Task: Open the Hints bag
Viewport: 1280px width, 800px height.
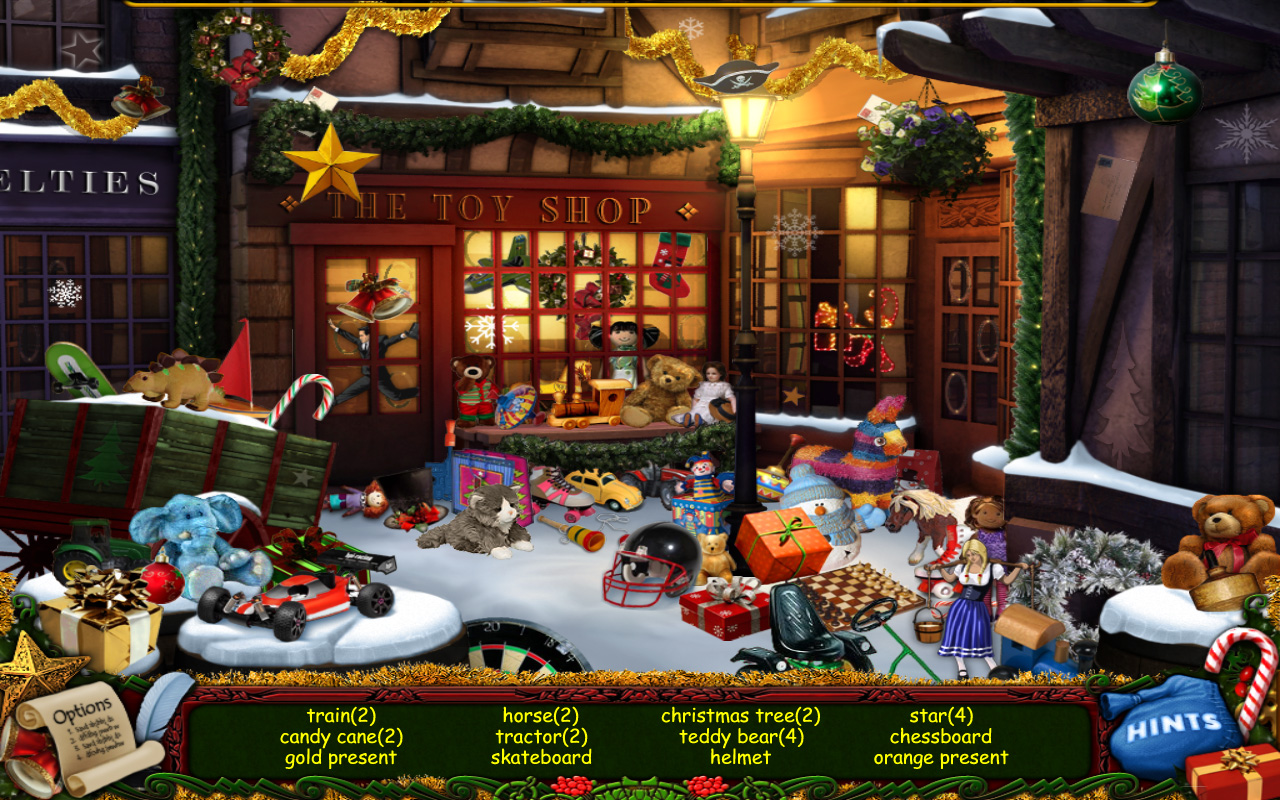Action: click(x=1175, y=722)
